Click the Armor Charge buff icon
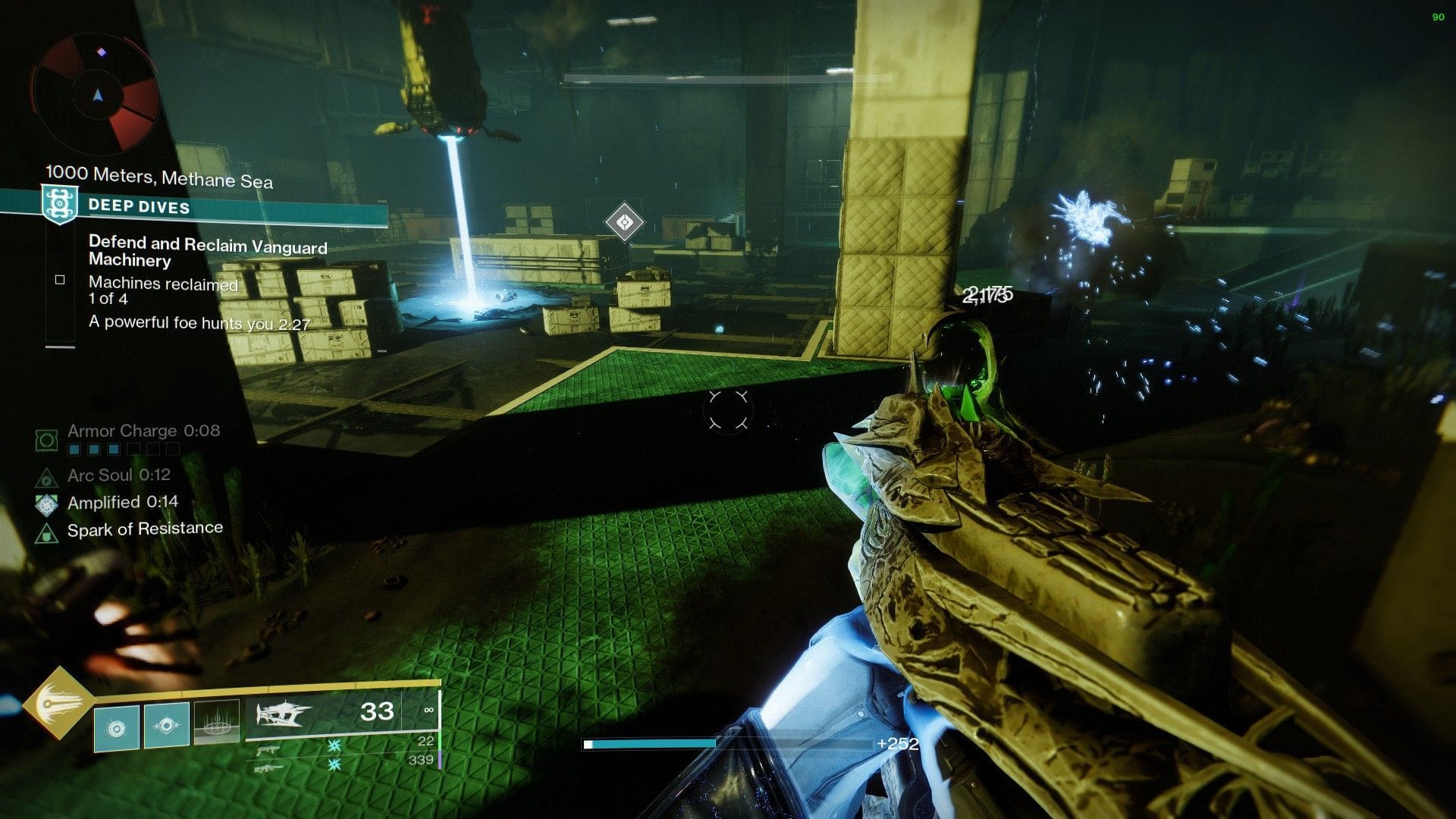 pyautogui.click(x=47, y=440)
